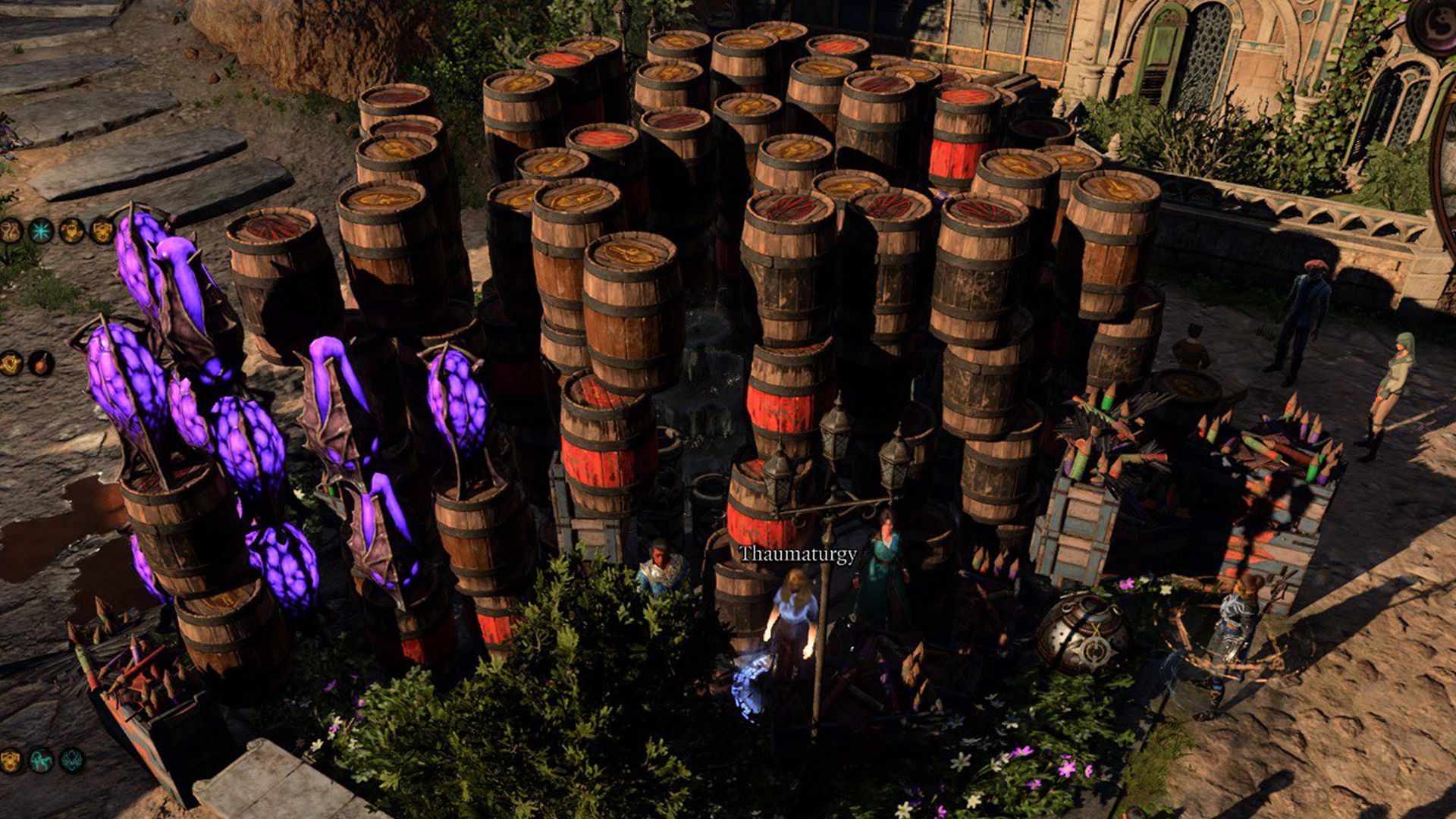
Task: Select the glowing yellow flame status icon mid-left
Action: 8,364
